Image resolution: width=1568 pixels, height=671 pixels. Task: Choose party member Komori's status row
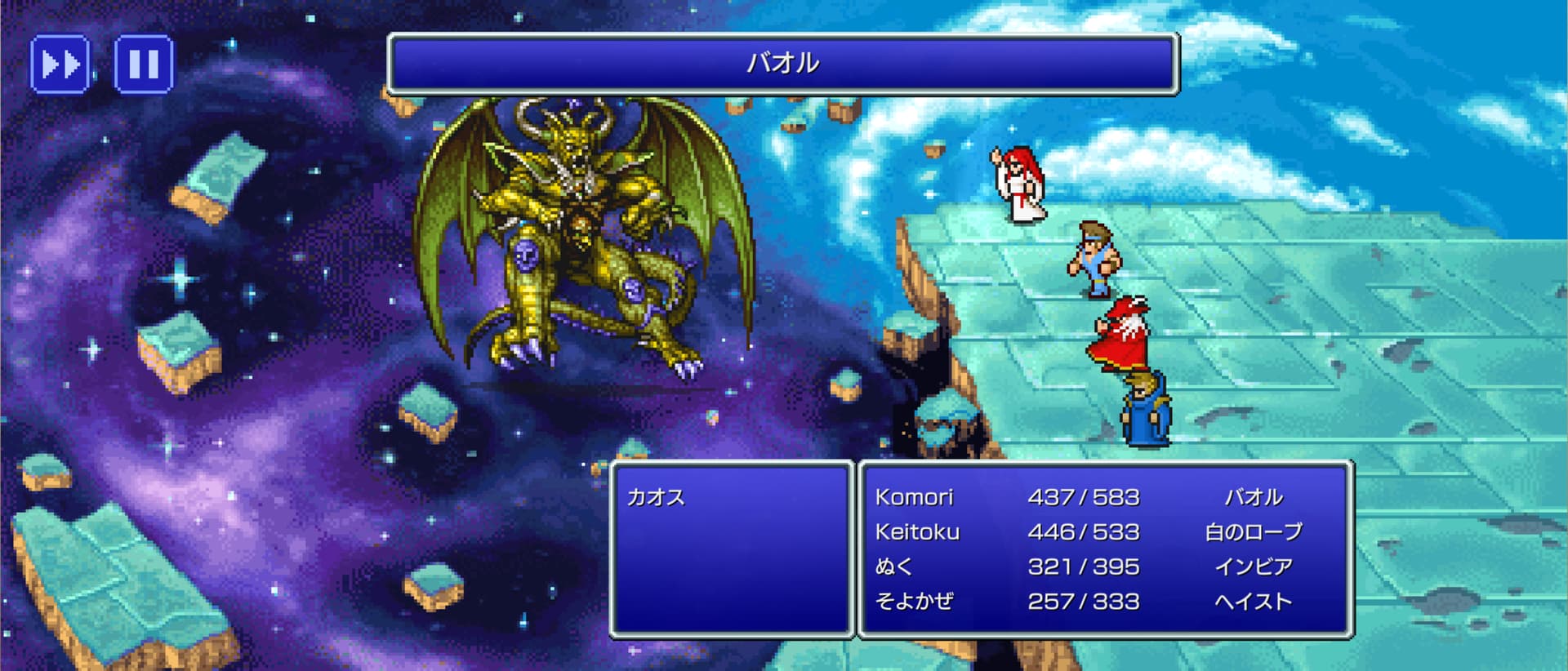(915, 497)
